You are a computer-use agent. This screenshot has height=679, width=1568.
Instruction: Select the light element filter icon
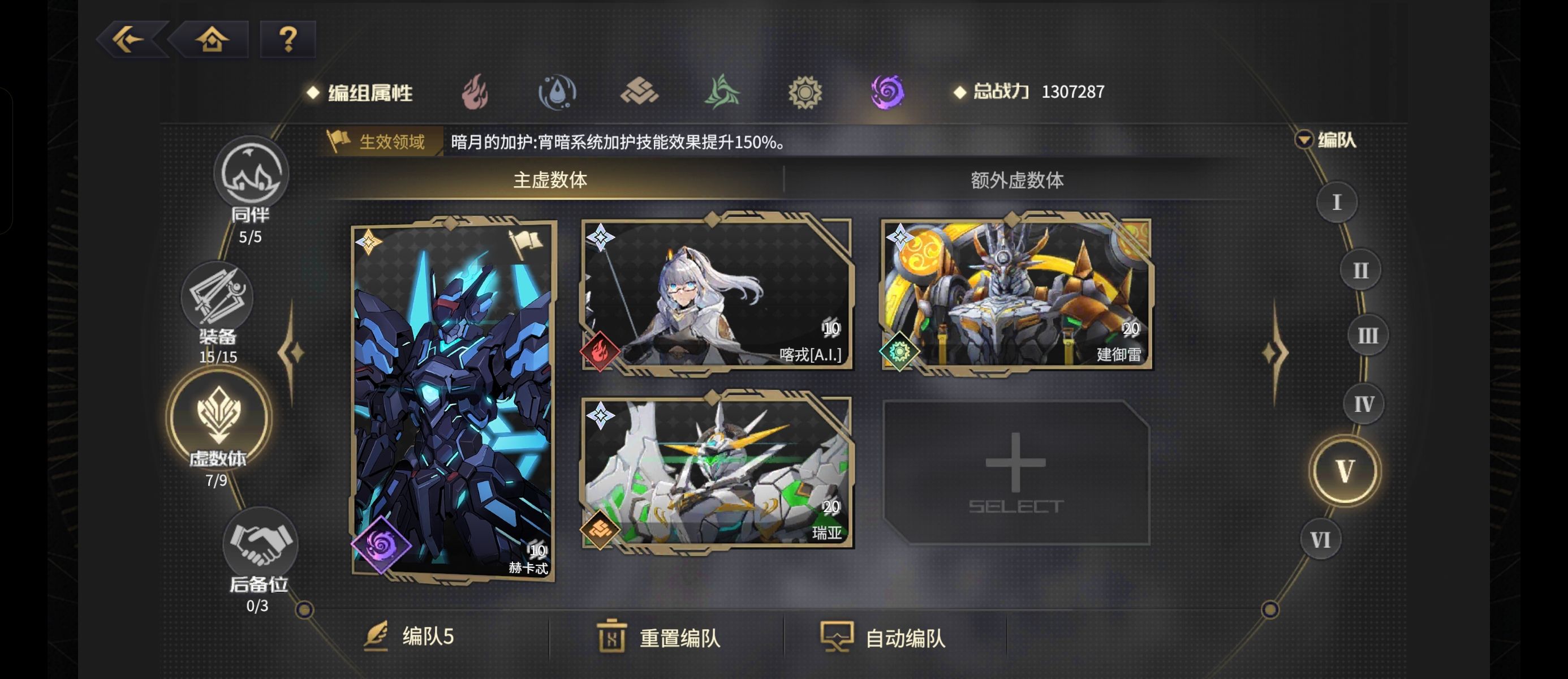[805, 91]
